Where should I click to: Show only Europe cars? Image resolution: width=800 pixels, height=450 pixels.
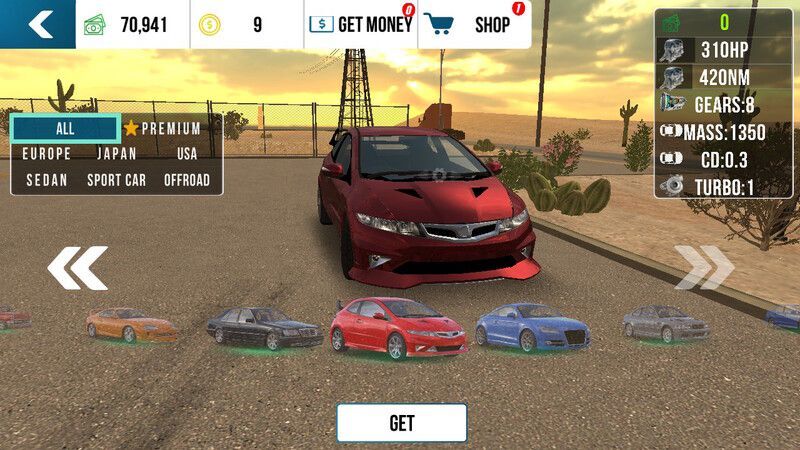(x=47, y=154)
